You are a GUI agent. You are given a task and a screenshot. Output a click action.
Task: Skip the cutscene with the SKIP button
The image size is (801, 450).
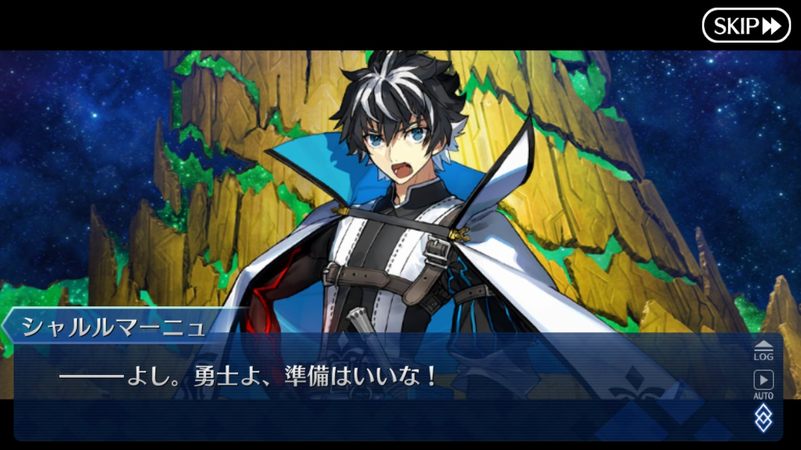point(746,26)
